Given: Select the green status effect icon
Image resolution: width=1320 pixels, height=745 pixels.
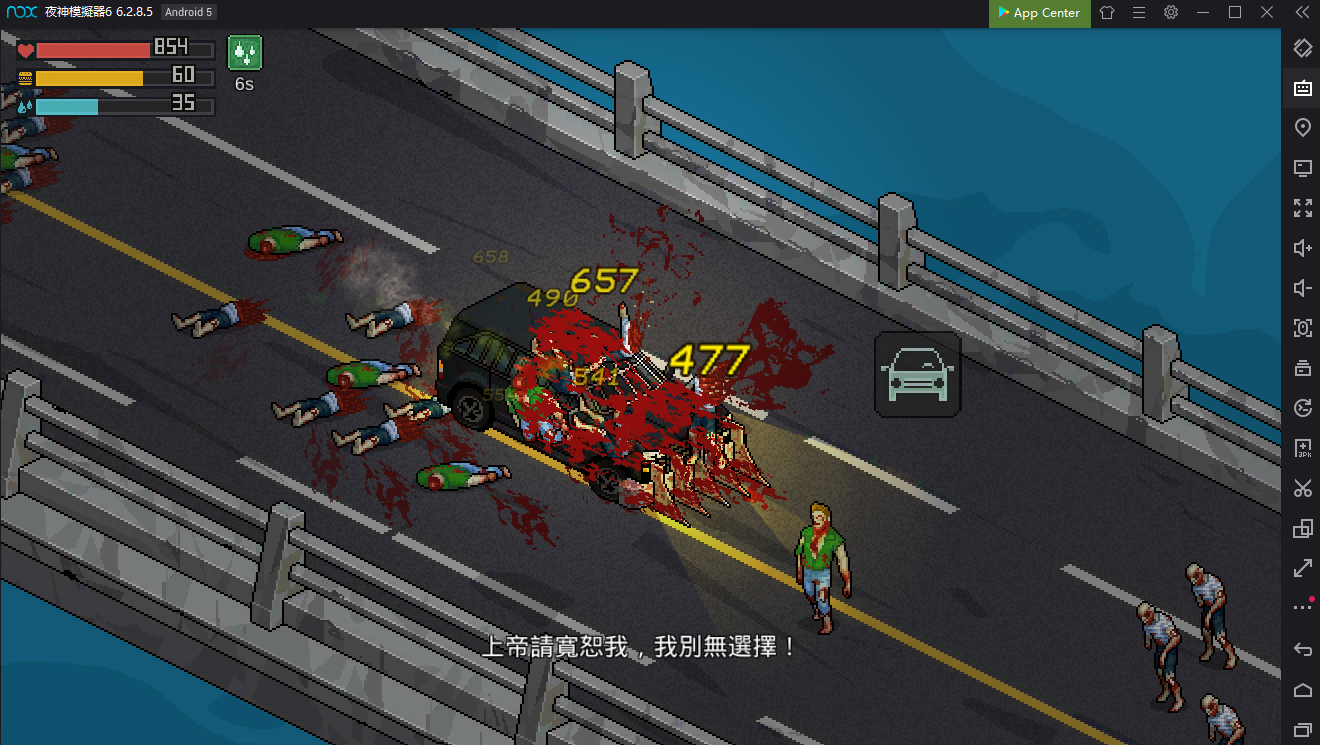Looking at the screenshot, I should click(x=244, y=53).
